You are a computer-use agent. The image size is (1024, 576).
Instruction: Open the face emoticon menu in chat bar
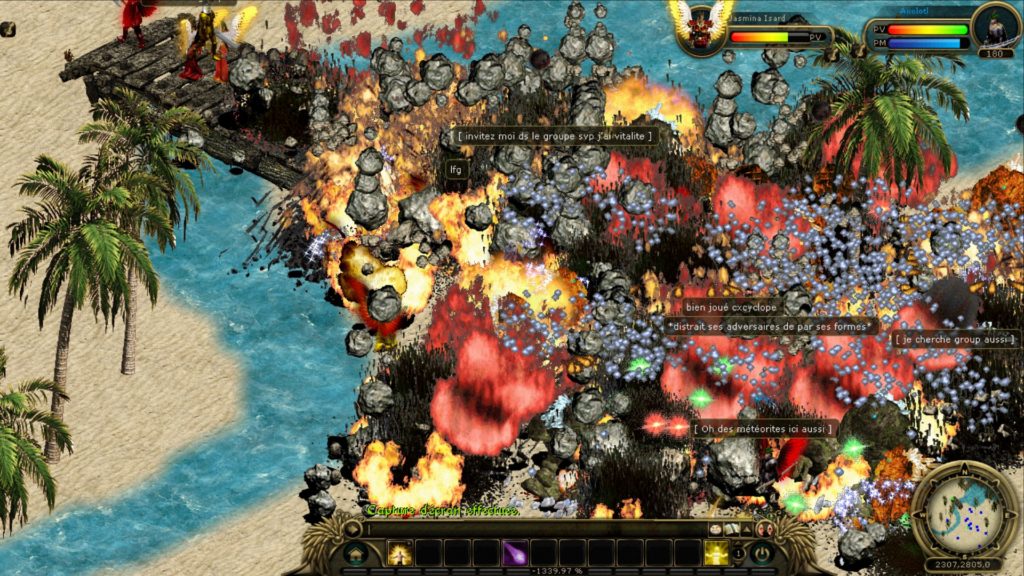point(717,528)
